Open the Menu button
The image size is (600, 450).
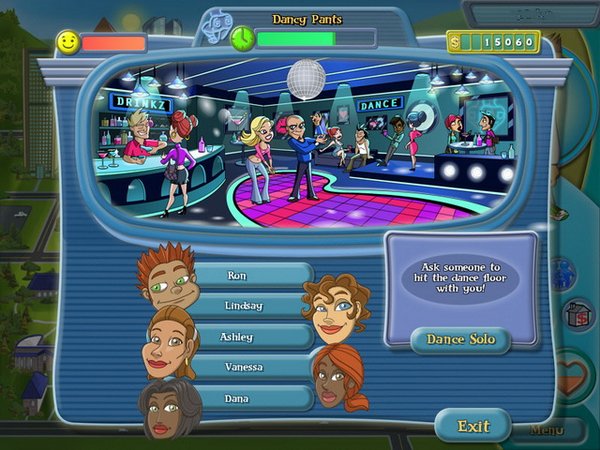coord(547,431)
